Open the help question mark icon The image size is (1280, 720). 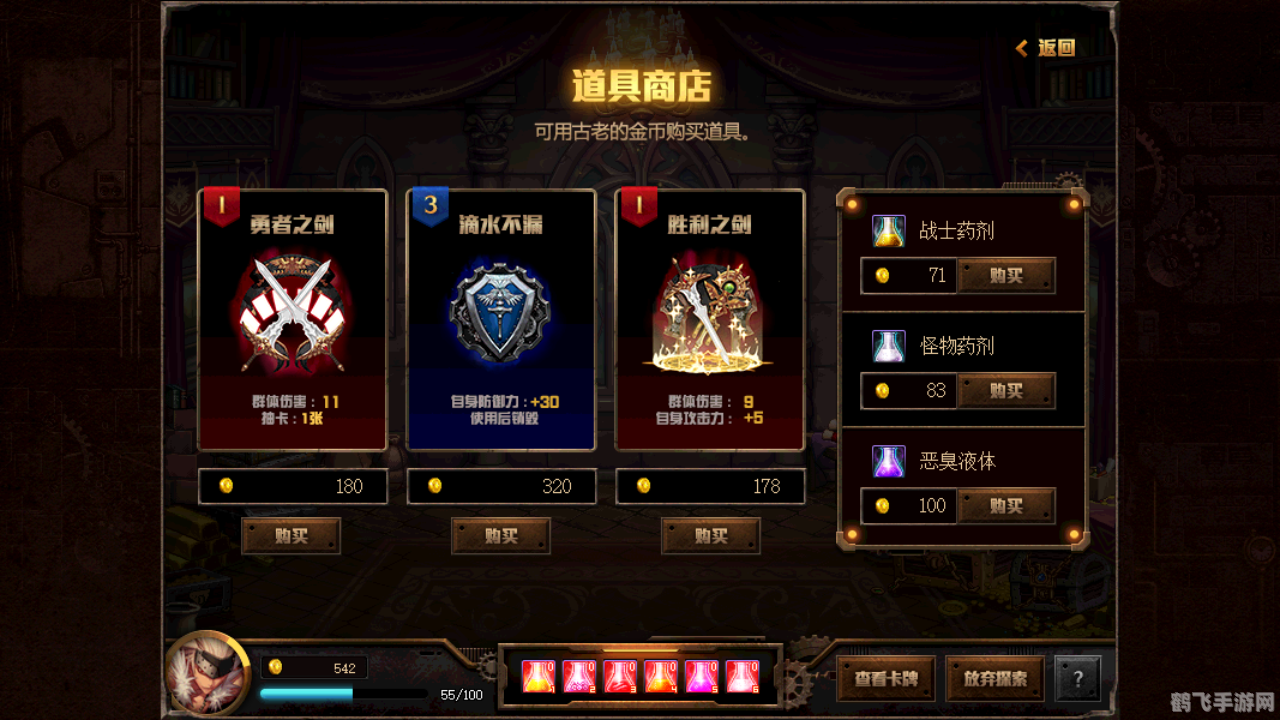point(1078,680)
